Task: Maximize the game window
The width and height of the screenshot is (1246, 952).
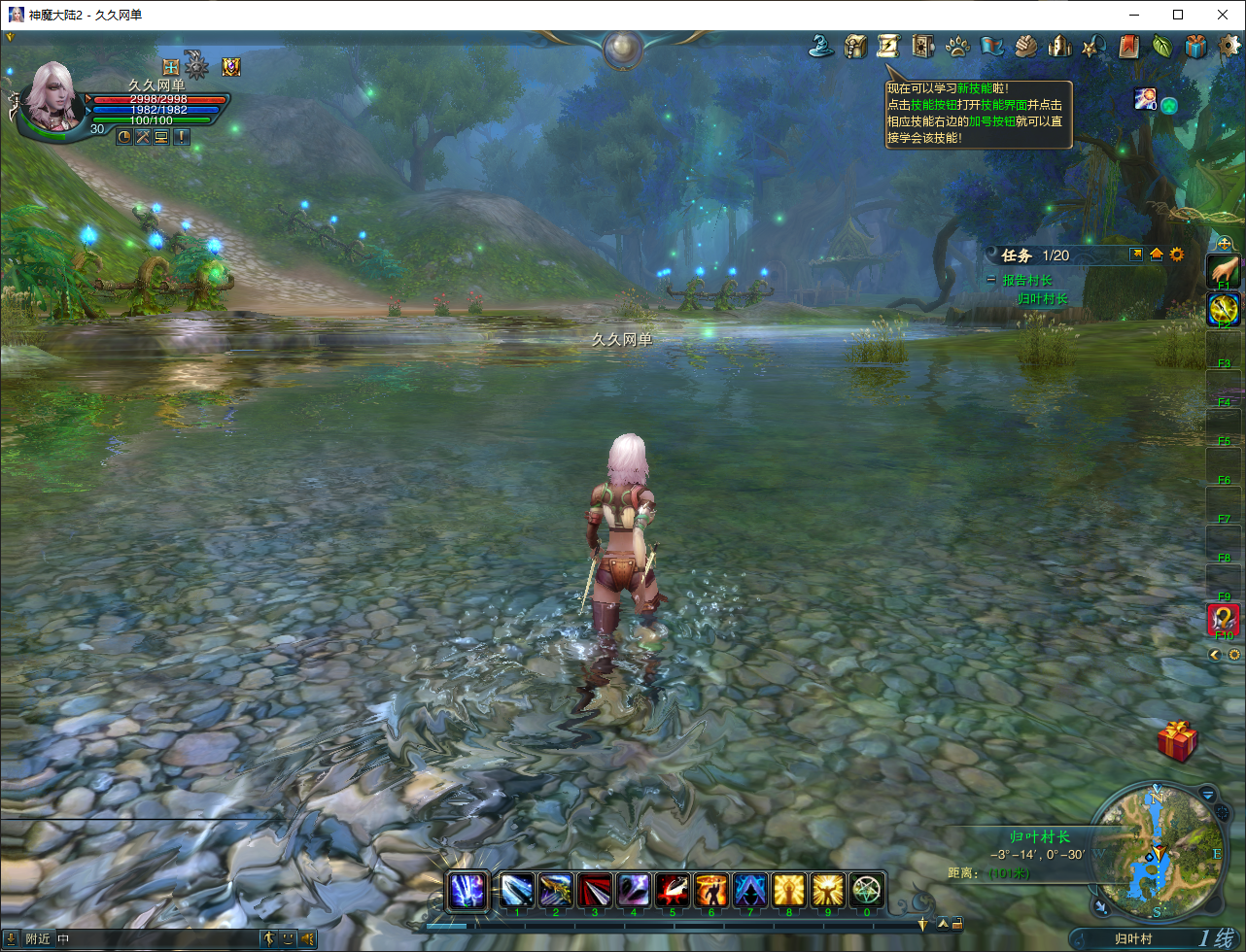Action: pyautogui.click(x=1178, y=15)
